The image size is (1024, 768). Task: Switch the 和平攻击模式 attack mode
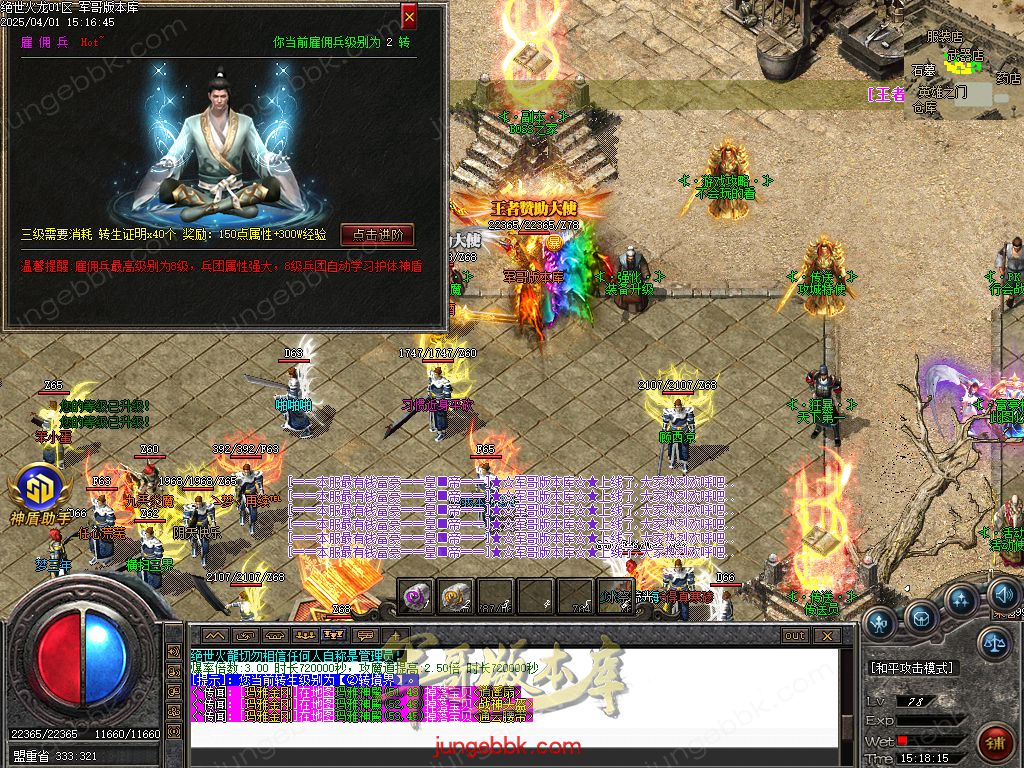pyautogui.click(x=912, y=667)
